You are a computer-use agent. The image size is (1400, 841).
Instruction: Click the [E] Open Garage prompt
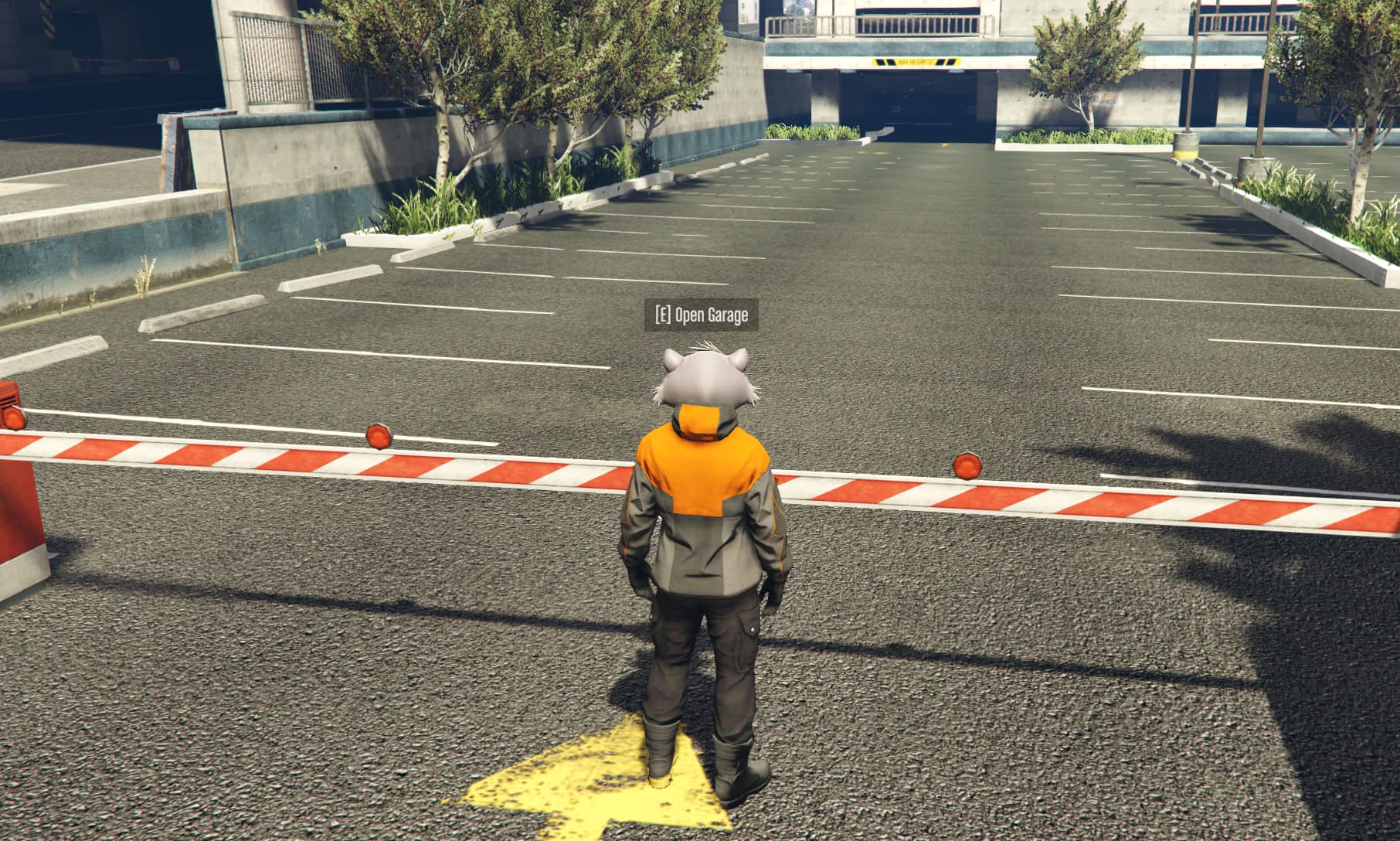pyautogui.click(x=702, y=314)
